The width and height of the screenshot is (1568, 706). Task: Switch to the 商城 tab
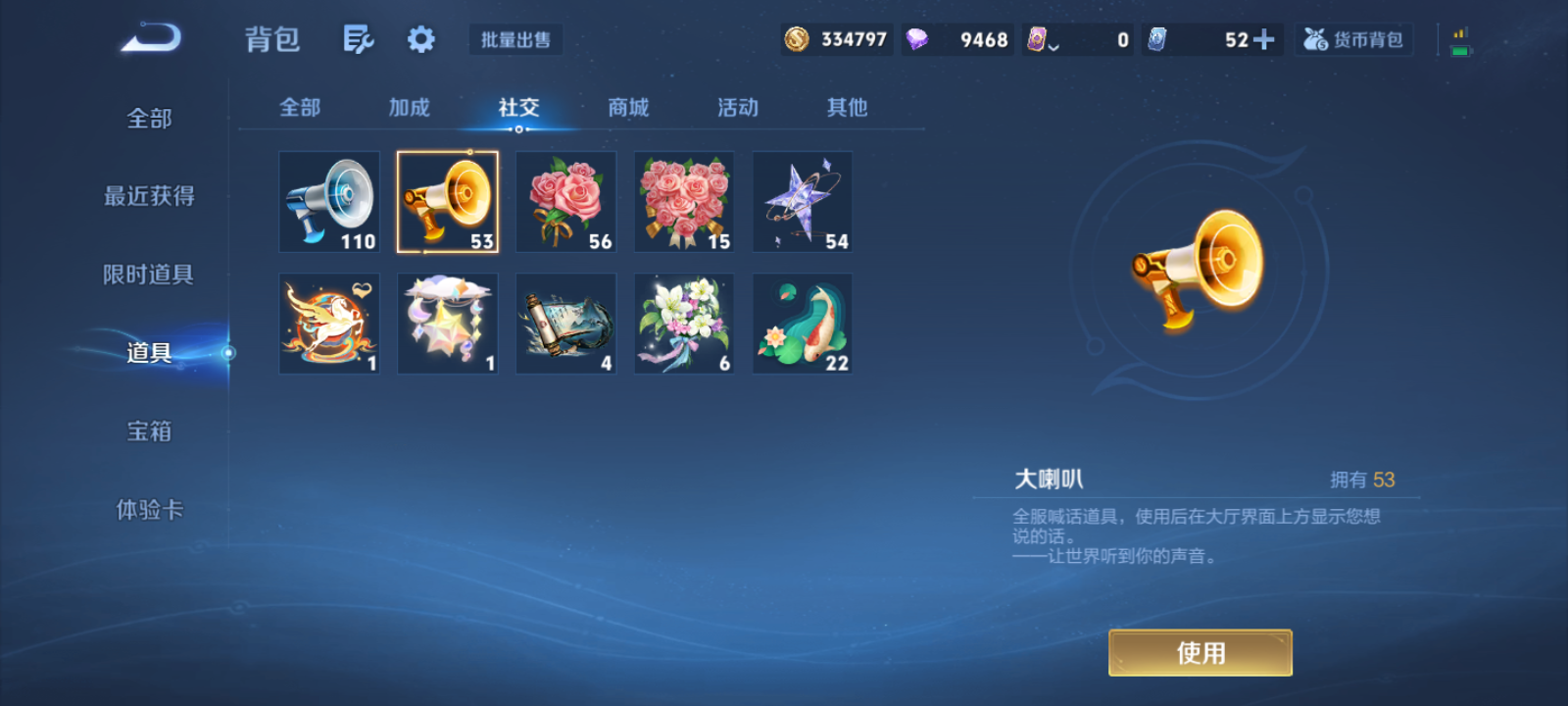tap(628, 108)
